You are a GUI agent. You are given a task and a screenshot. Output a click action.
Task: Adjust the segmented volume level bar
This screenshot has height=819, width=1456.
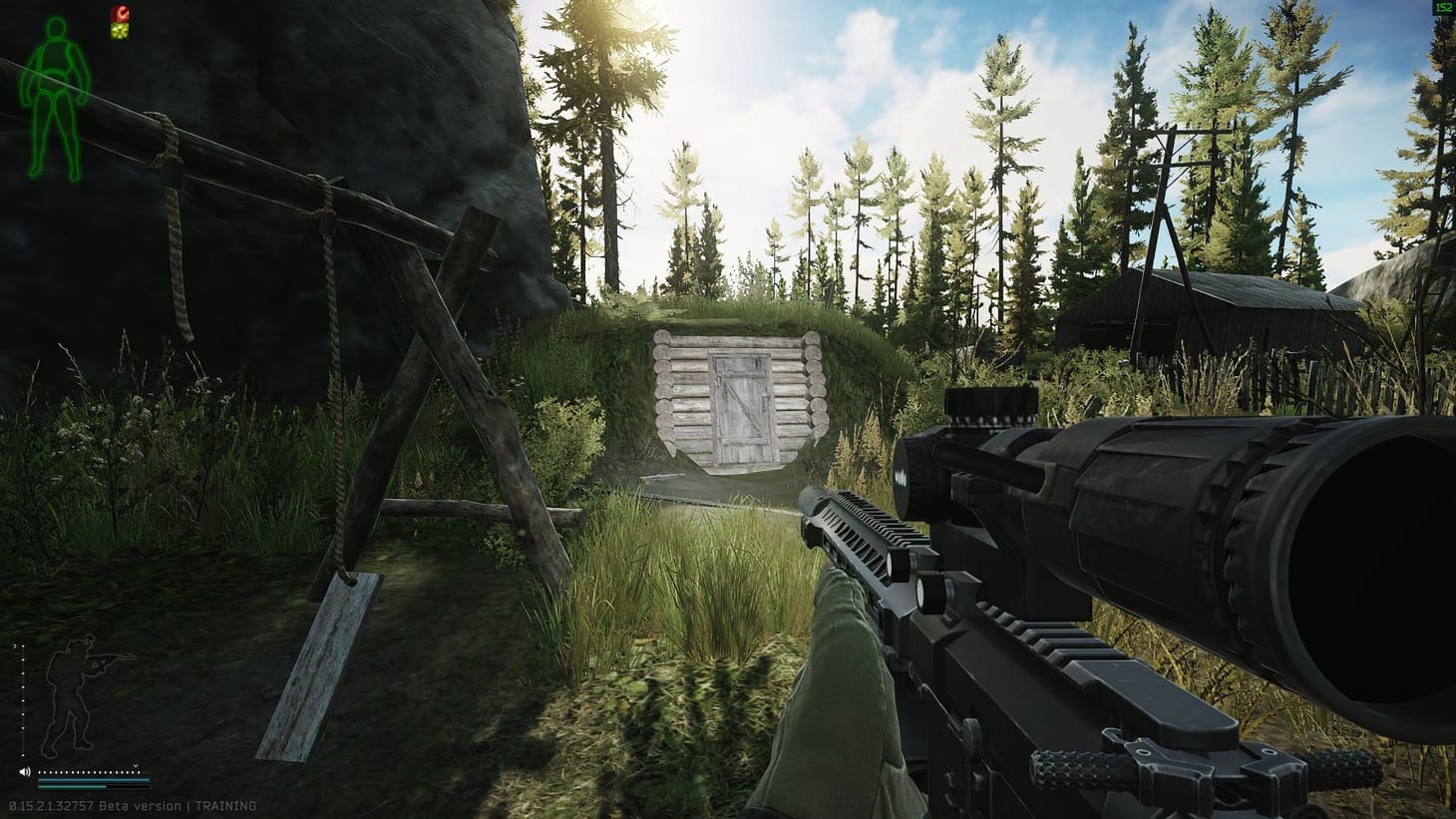tap(90, 772)
